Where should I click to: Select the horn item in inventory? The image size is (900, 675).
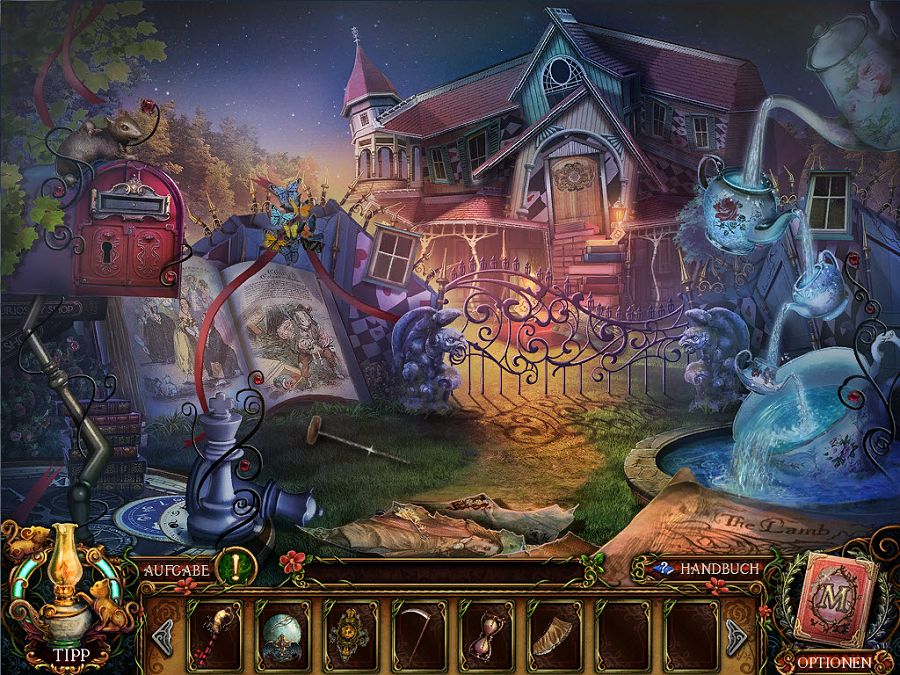coord(556,632)
